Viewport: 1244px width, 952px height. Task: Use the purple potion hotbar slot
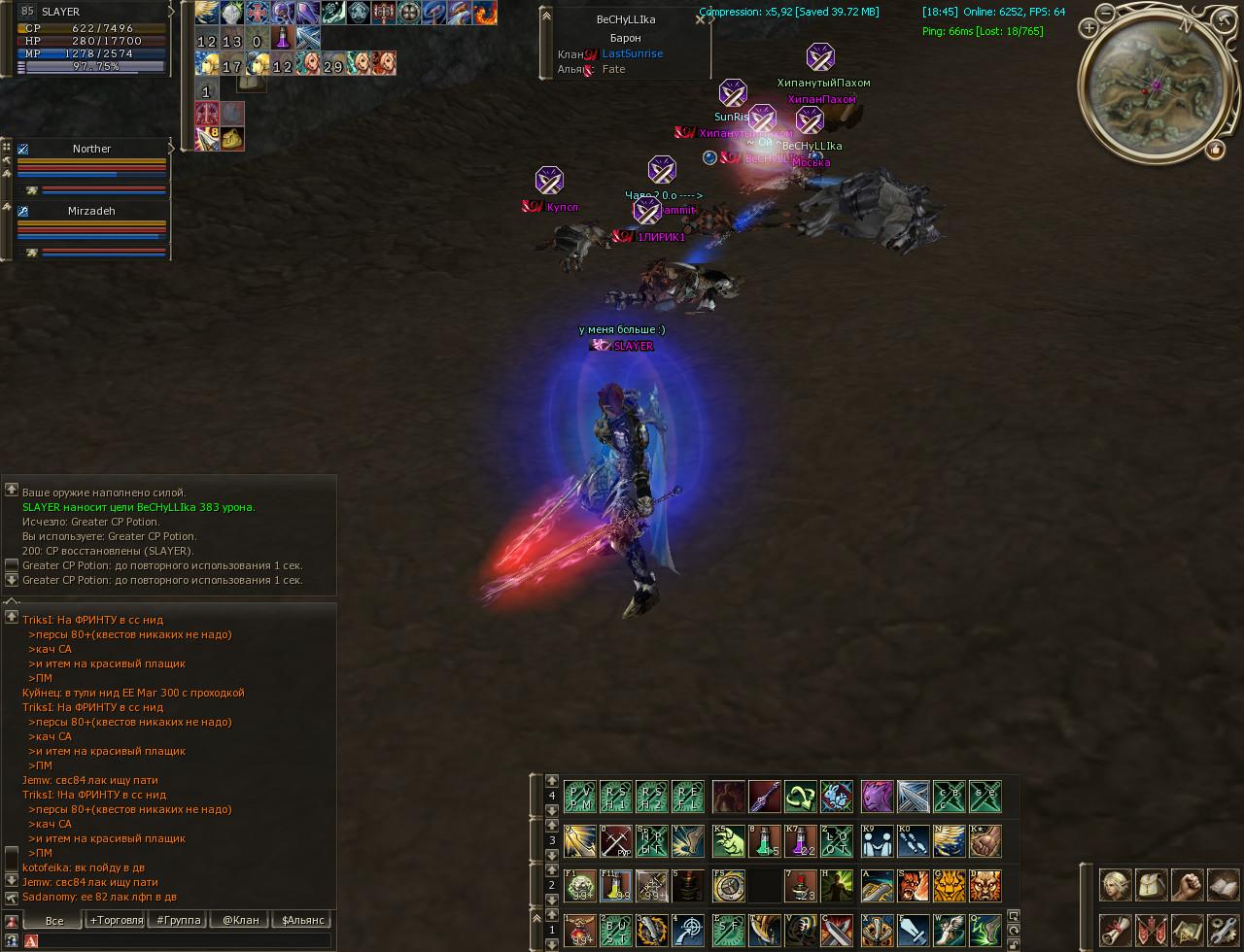(x=801, y=841)
